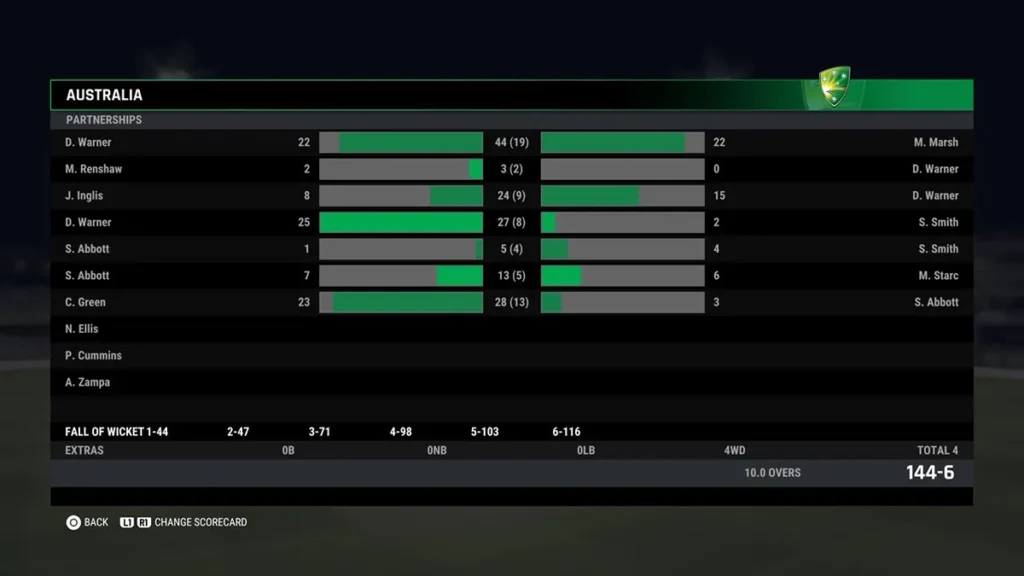Choose the J. Inglis partnership row
This screenshot has width=1024, height=576.
84,196
